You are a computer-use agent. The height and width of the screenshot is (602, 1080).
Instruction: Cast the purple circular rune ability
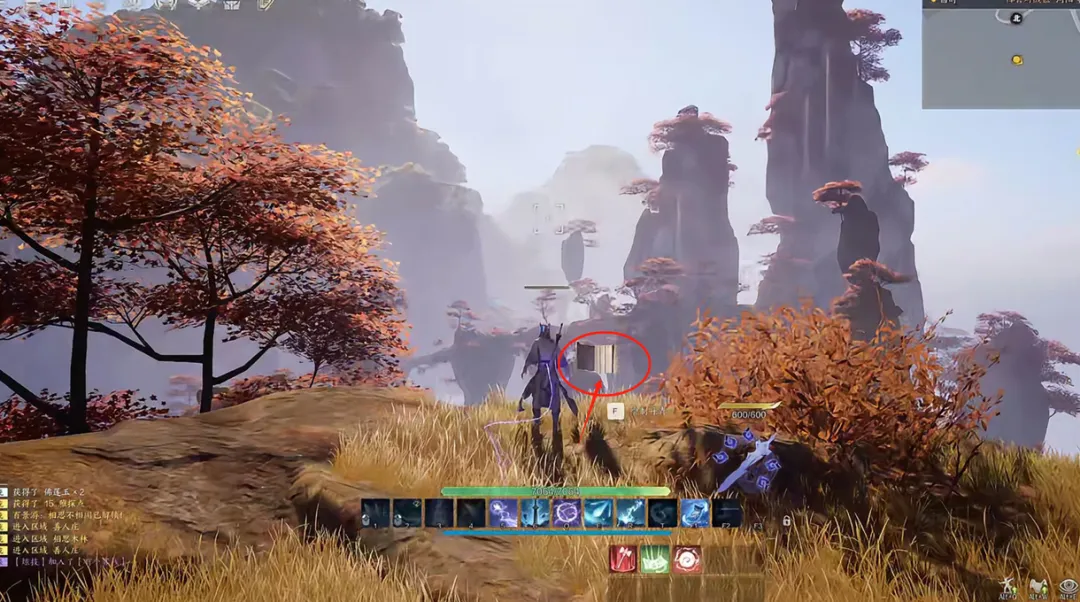[x=567, y=513]
